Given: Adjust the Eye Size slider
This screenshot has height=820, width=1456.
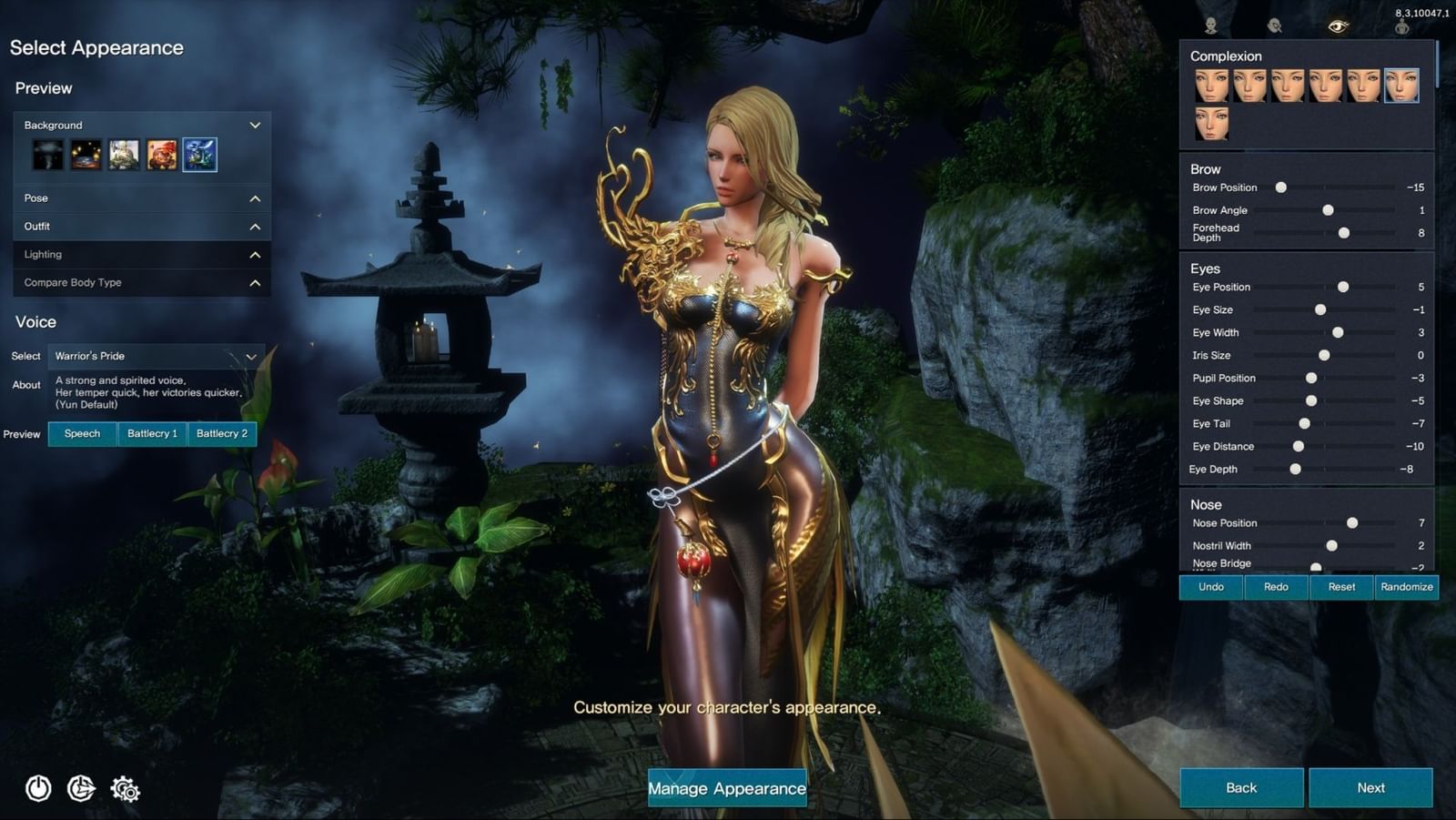Looking at the screenshot, I should point(1319,309).
